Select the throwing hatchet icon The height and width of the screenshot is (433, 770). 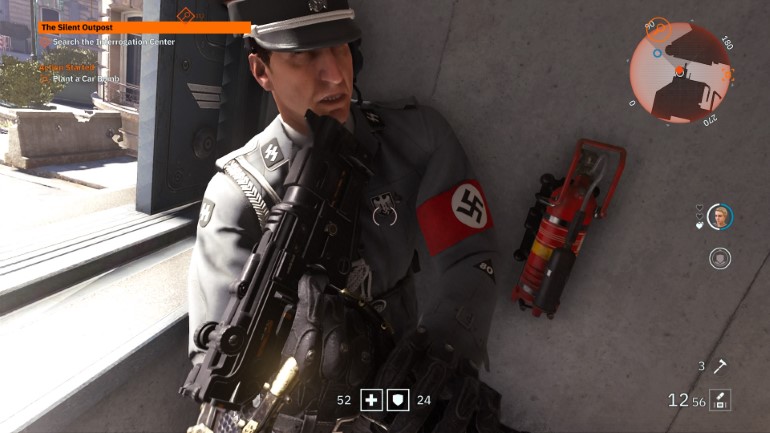coord(716,367)
